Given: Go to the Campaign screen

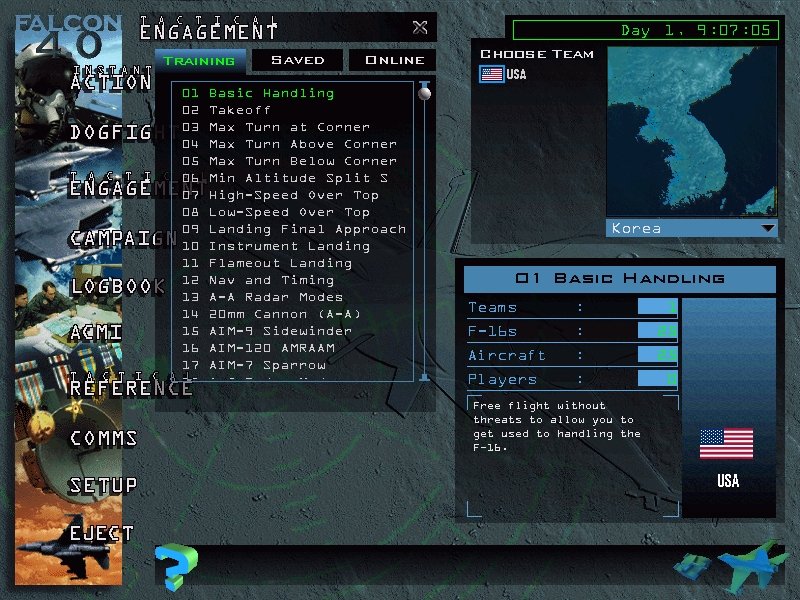Looking at the screenshot, I should click(x=123, y=238).
